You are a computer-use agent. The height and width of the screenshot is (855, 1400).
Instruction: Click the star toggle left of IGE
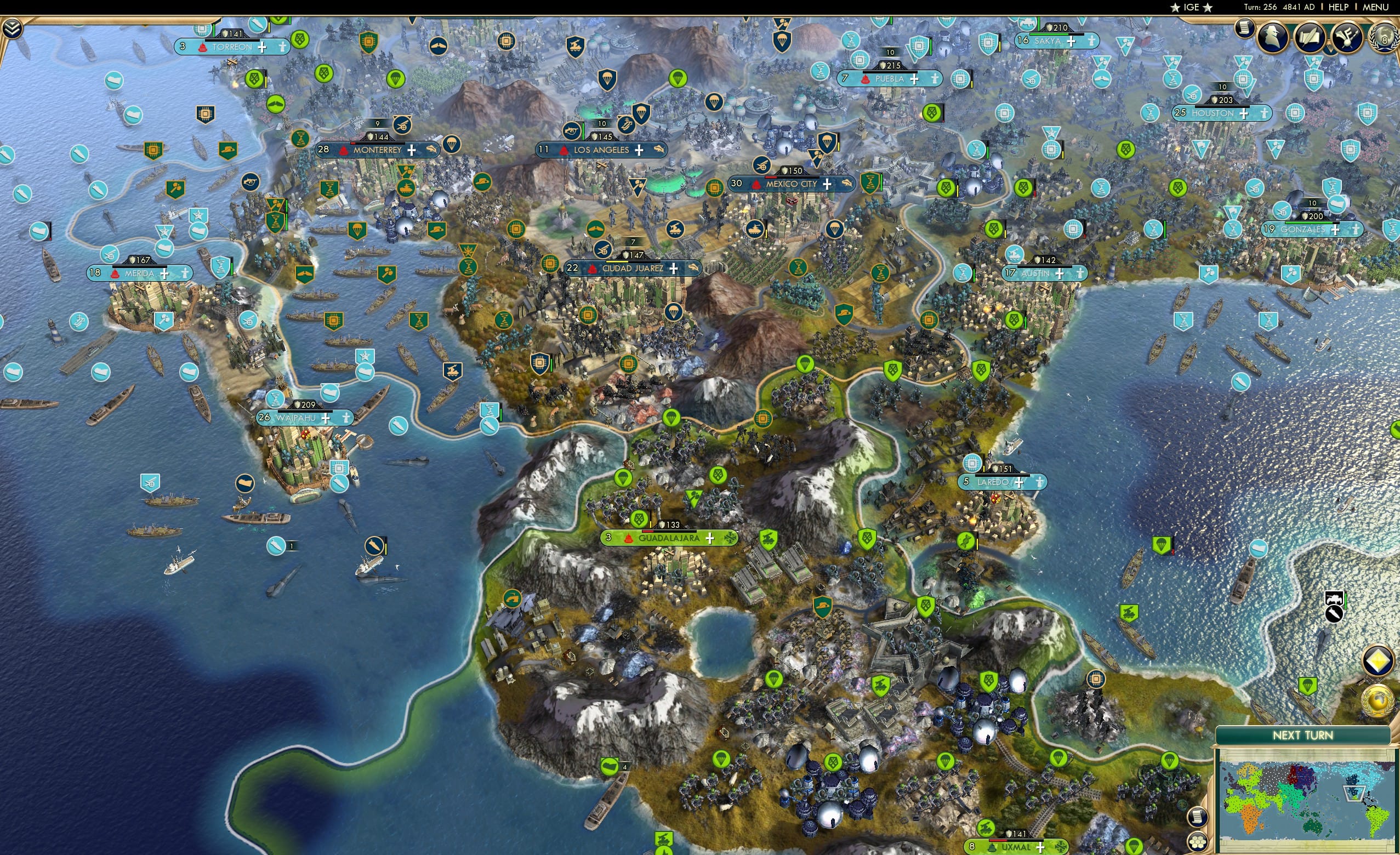[x=1175, y=8]
